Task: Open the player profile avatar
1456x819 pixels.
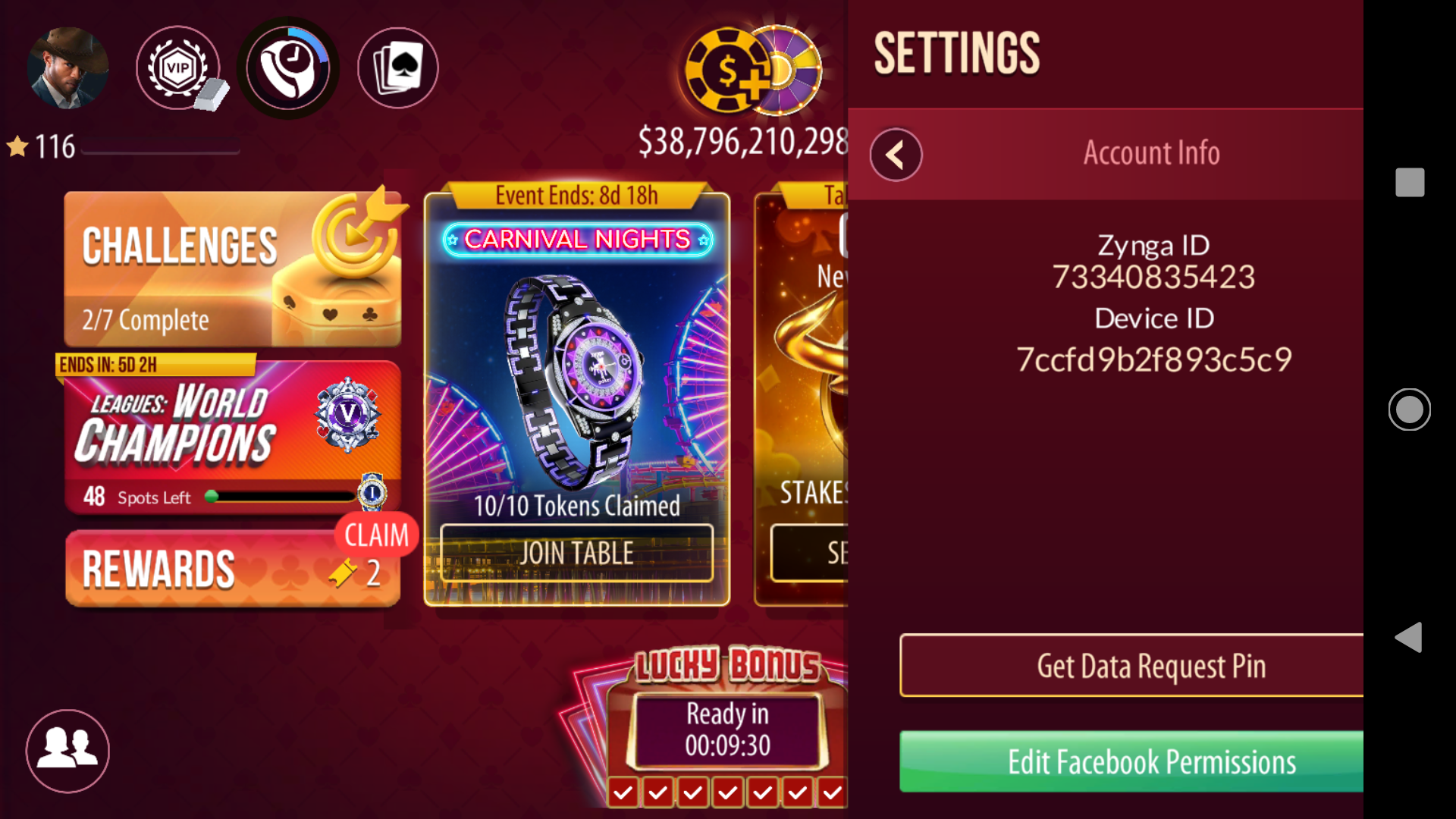Action: tap(67, 68)
